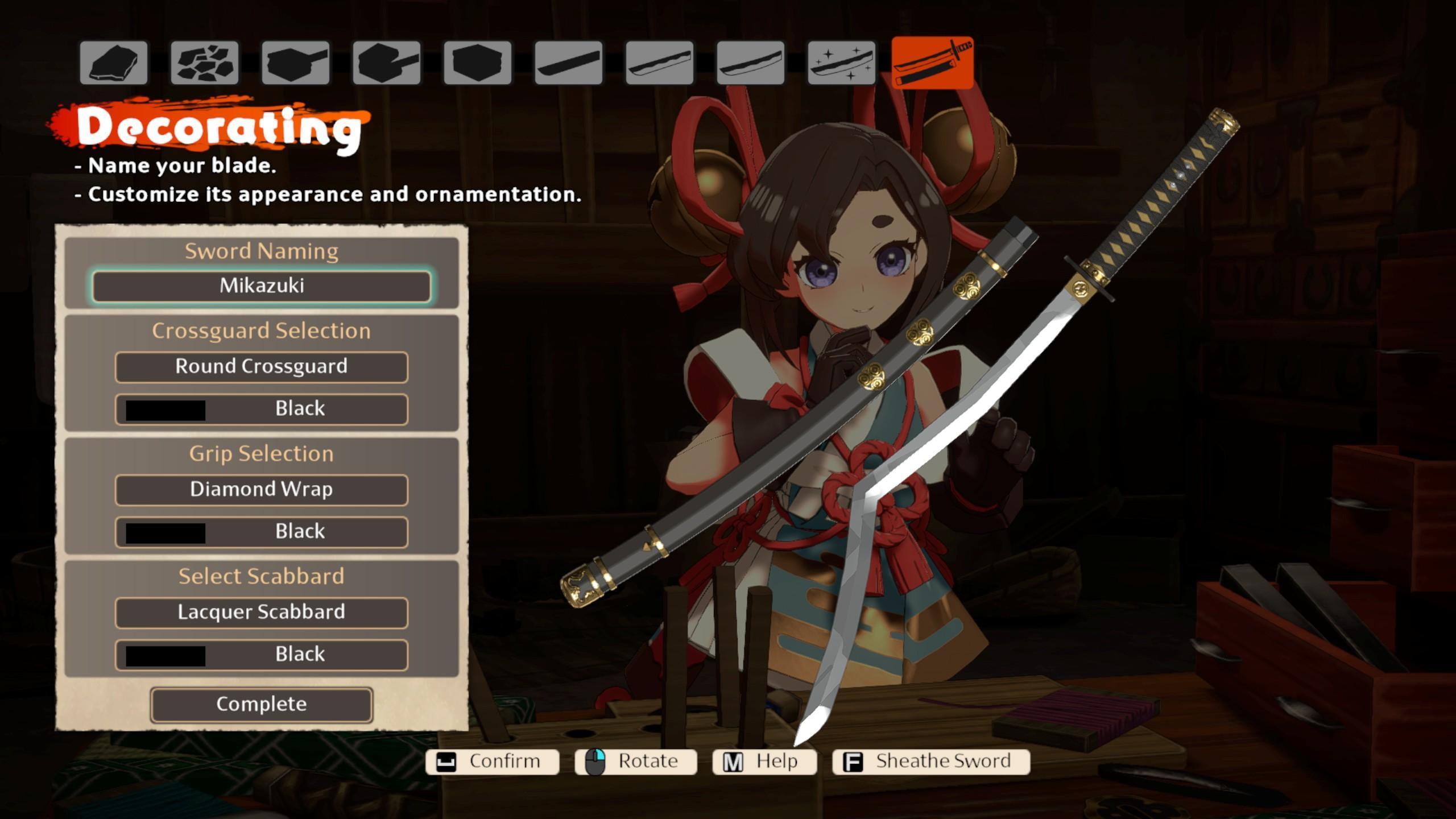Change the Round Crossguard selection
The width and height of the screenshot is (1456, 819).
262,367
